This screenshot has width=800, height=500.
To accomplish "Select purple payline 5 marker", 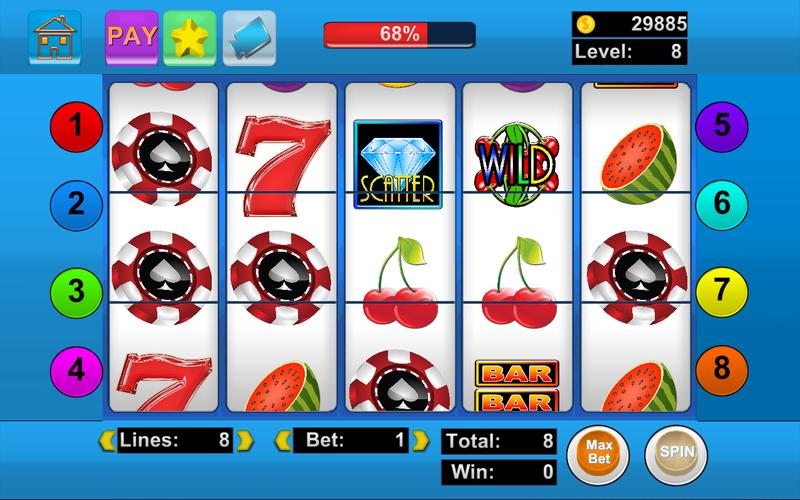I will [x=722, y=126].
